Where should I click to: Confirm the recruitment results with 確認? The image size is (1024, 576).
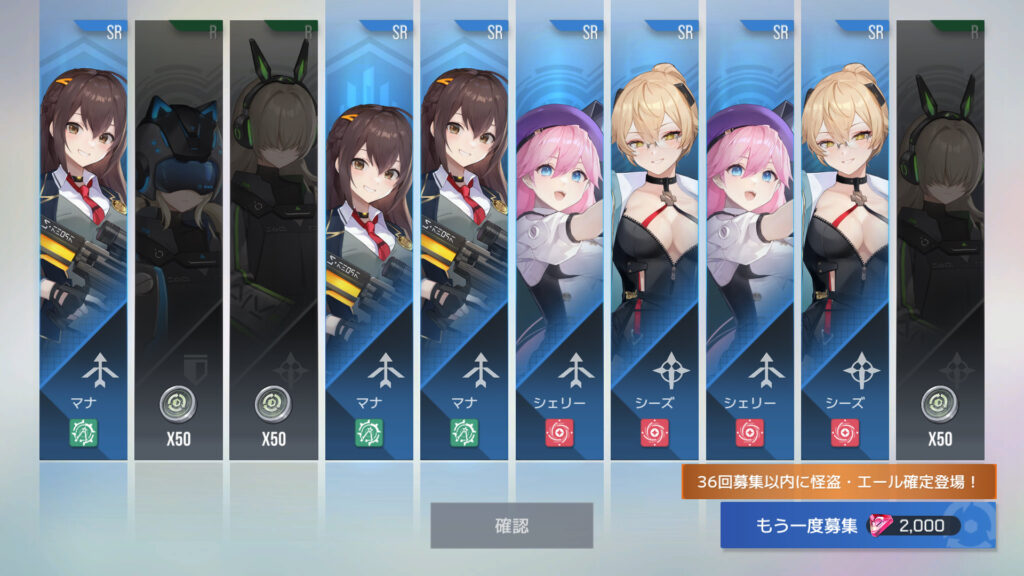[x=511, y=525]
